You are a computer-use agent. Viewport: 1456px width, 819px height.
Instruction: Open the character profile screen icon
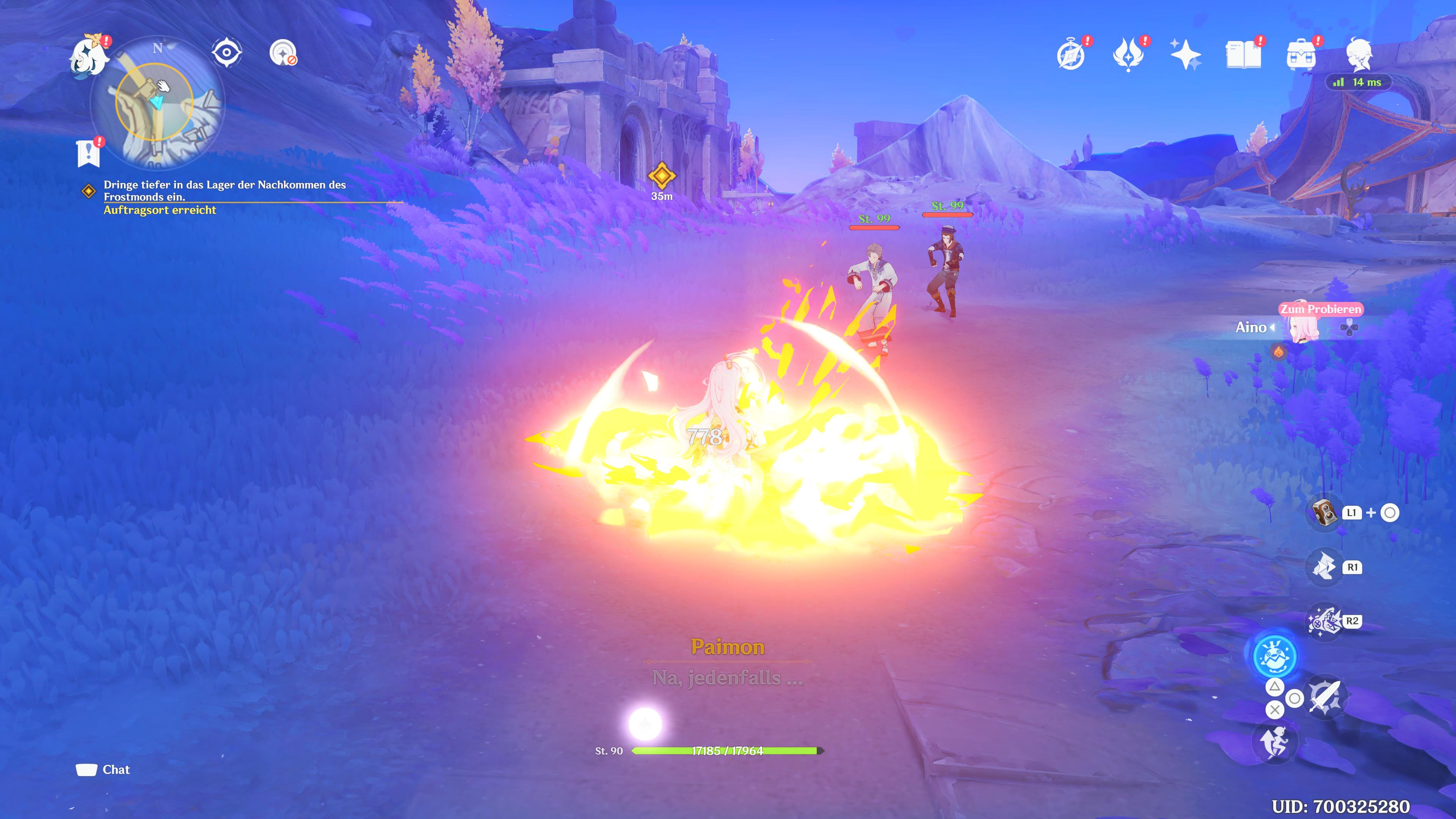point(1359,55)
